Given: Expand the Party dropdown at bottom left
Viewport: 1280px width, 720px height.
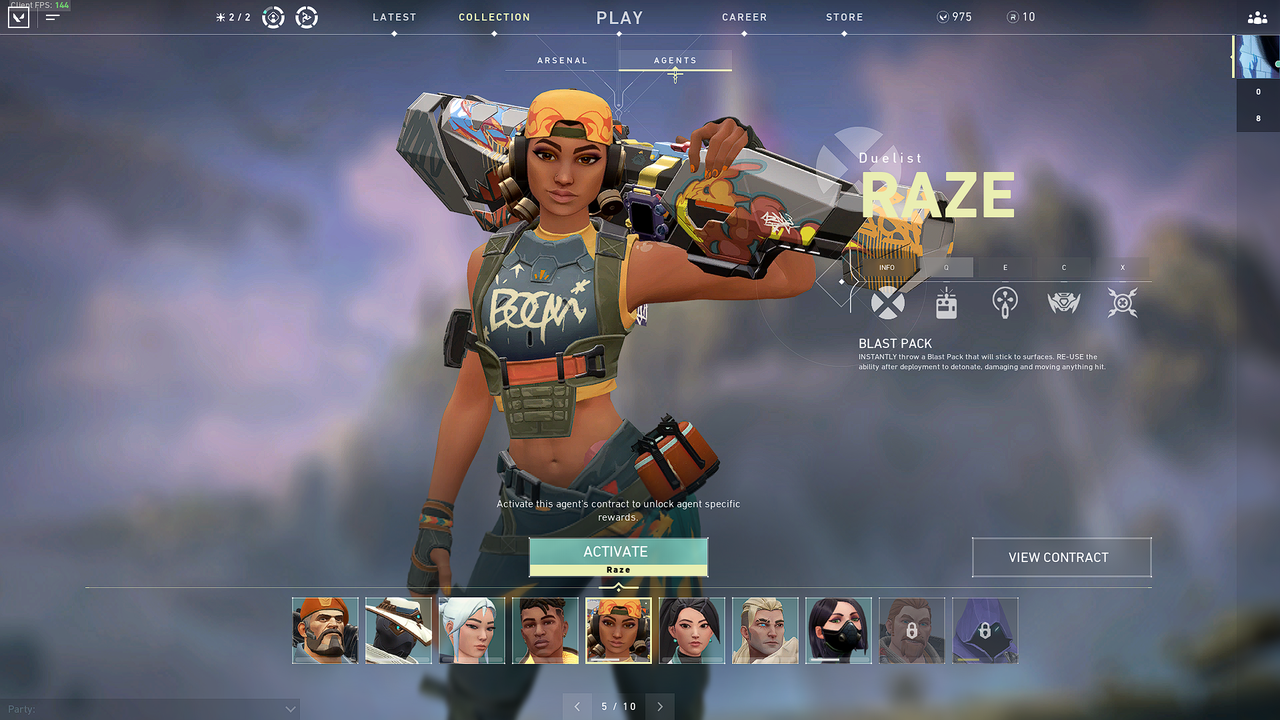Looking at the screenshot, I should (x=290, y=709).
